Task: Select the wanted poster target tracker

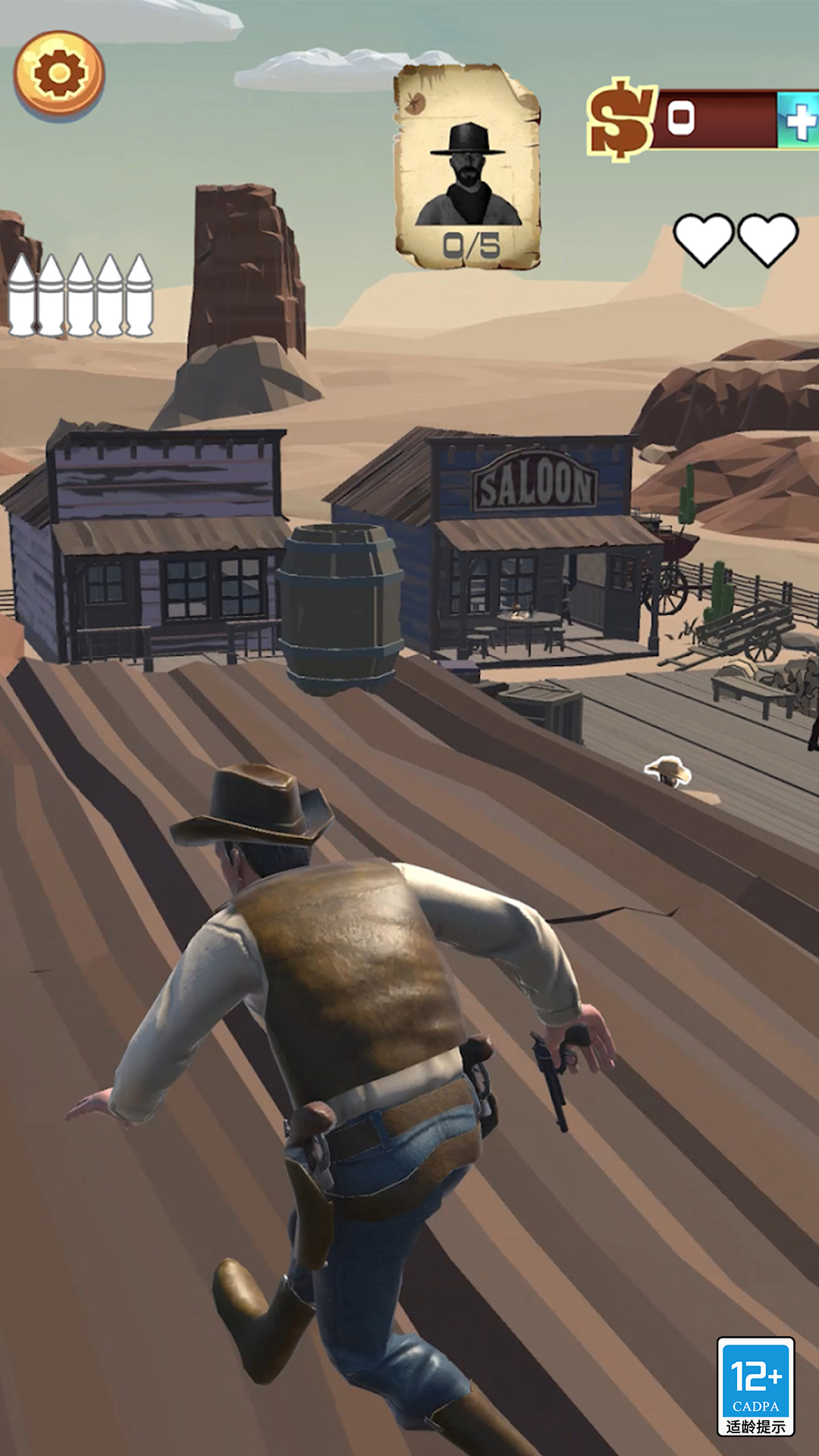Action: 467,167
